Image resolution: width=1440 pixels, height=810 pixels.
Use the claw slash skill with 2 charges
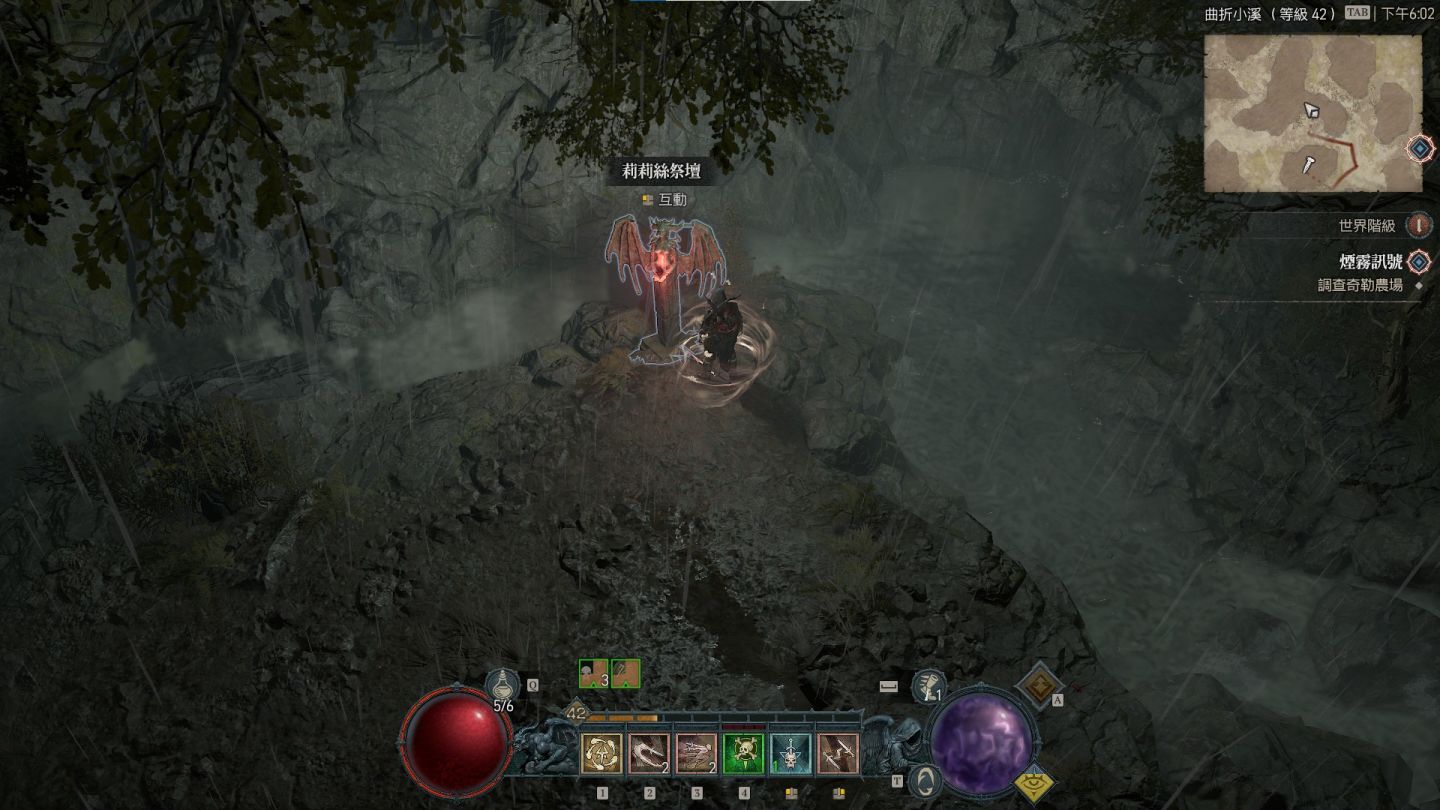point(648,754)
